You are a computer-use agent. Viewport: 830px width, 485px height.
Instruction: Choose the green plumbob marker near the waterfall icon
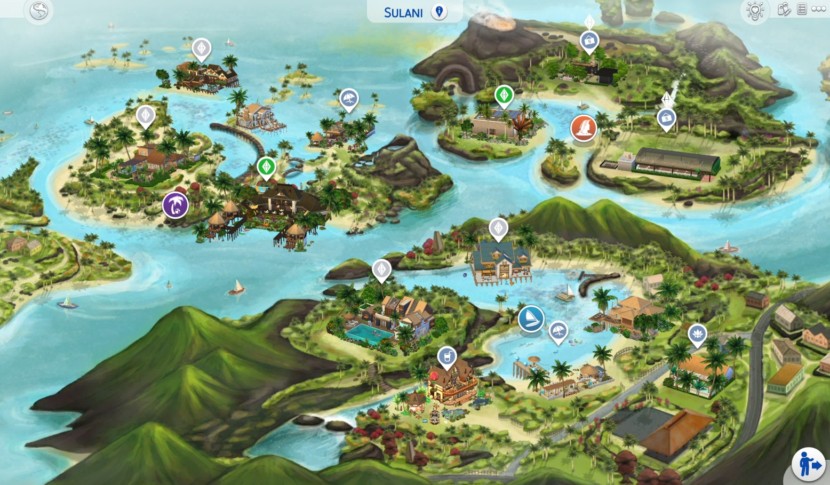[504, 96]
